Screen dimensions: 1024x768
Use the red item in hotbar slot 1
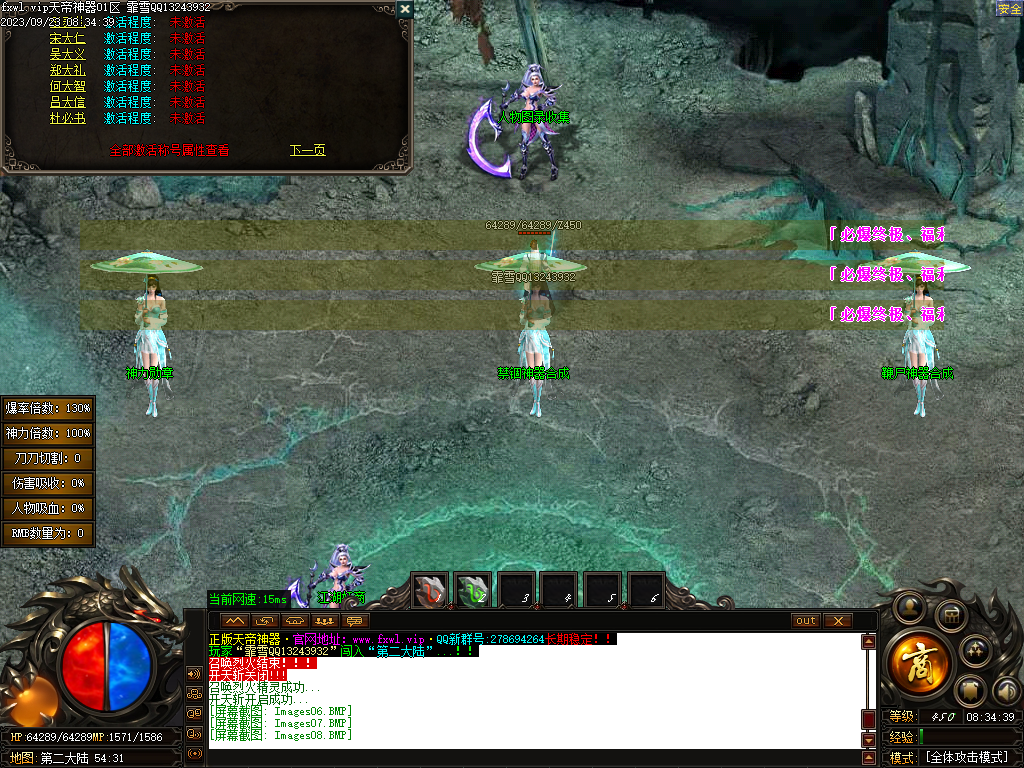tap(431, 591)
